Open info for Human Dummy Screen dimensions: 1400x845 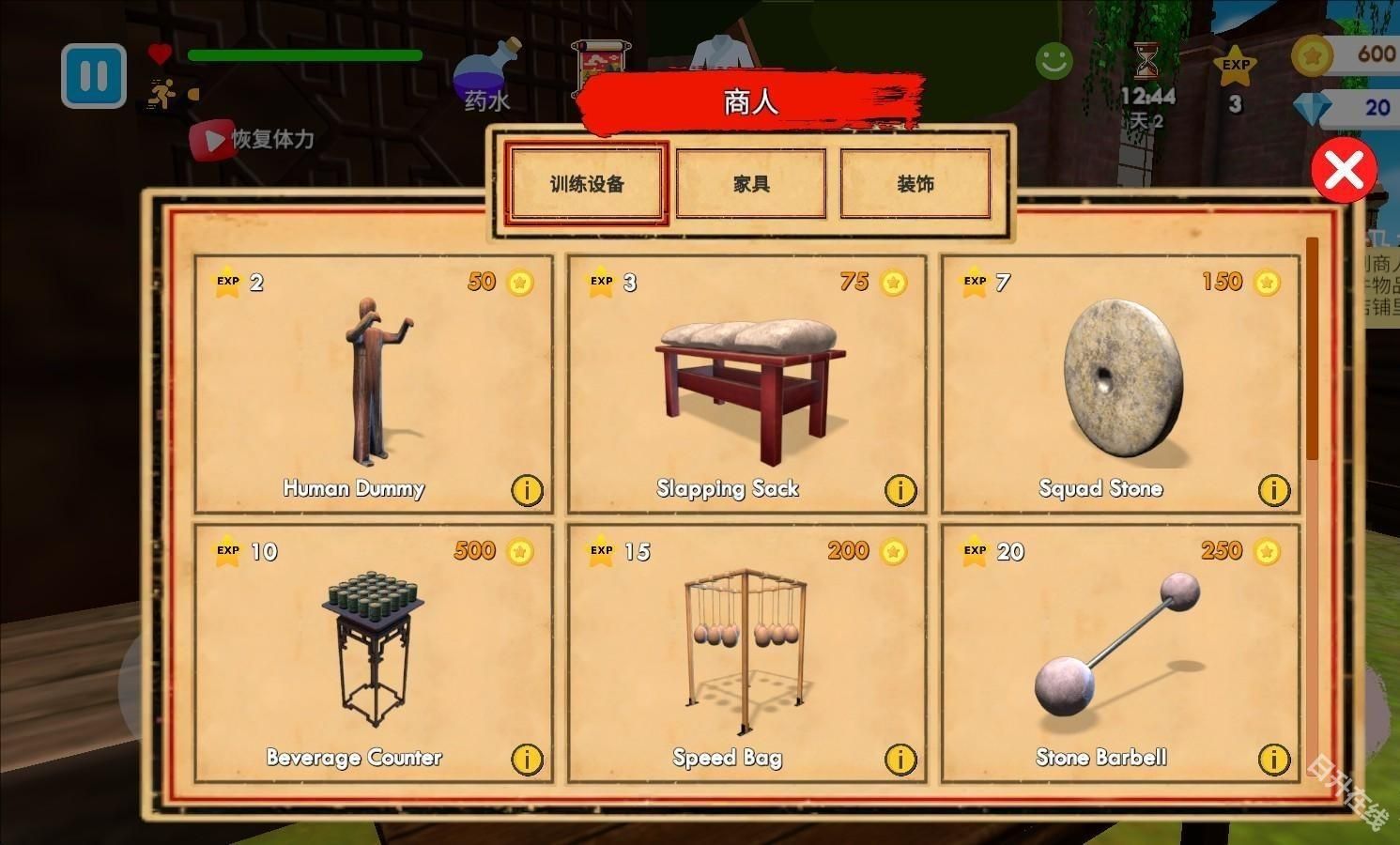coord(527,489)
